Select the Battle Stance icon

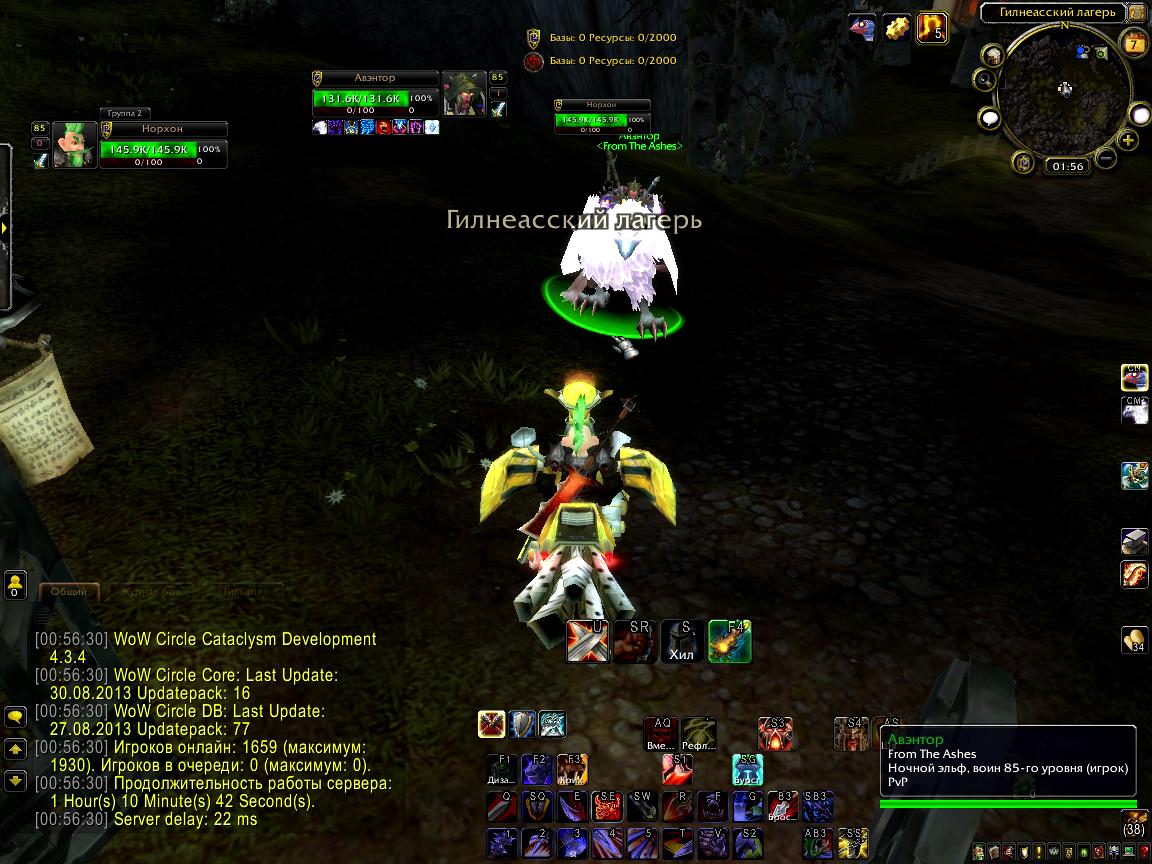pos(491,724)
